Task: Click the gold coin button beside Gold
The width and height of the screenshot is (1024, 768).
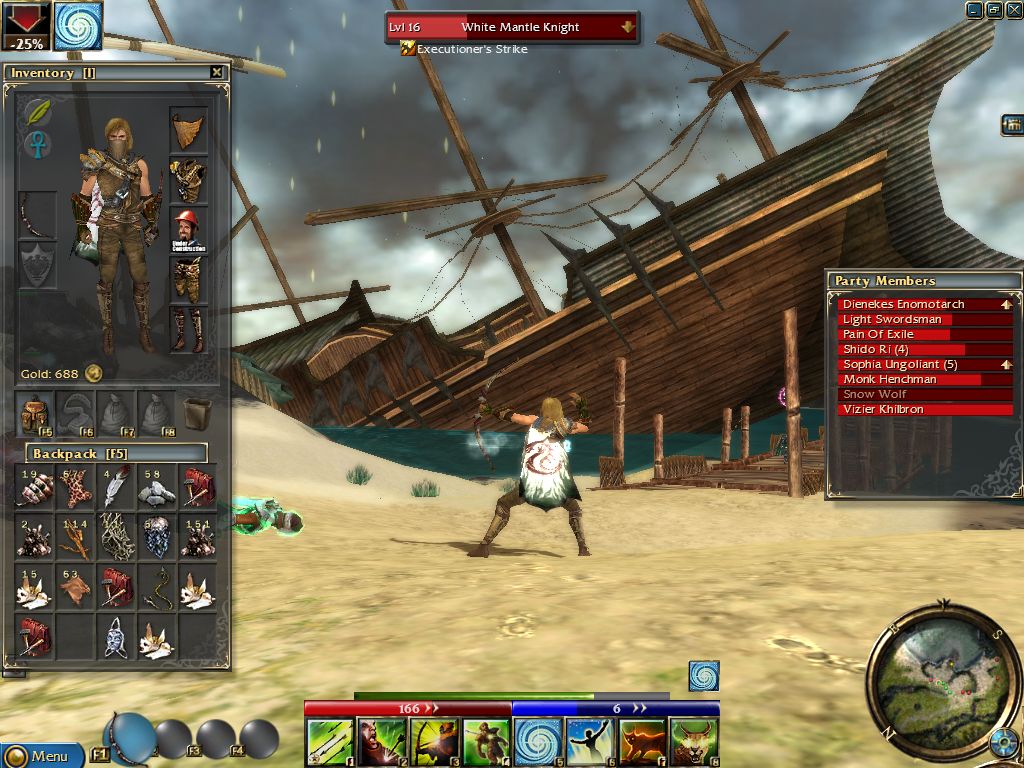Action: tap(94, 373)
